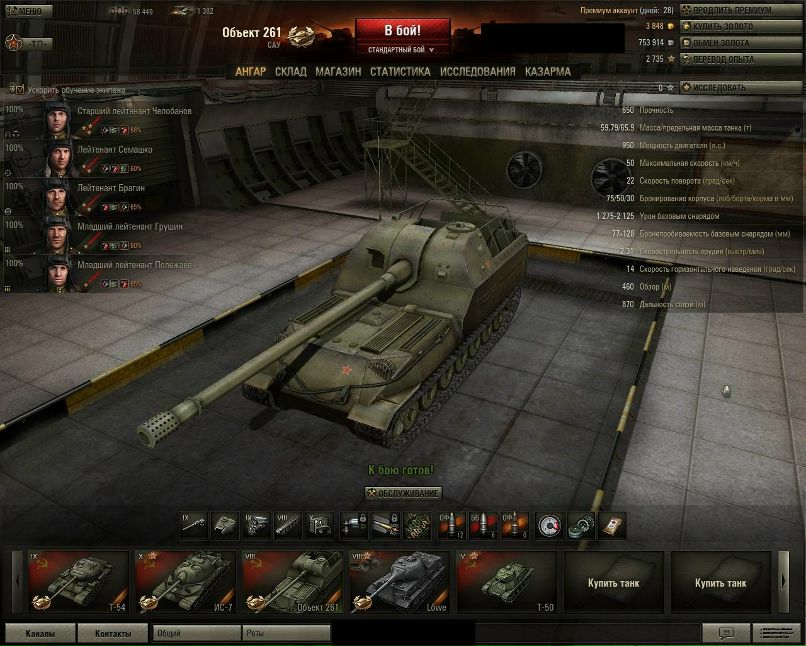The height and width of the screenshot is (646, 806).
Task: Pick the Т-50 tank thumbnail
Action: pos(505,582)
